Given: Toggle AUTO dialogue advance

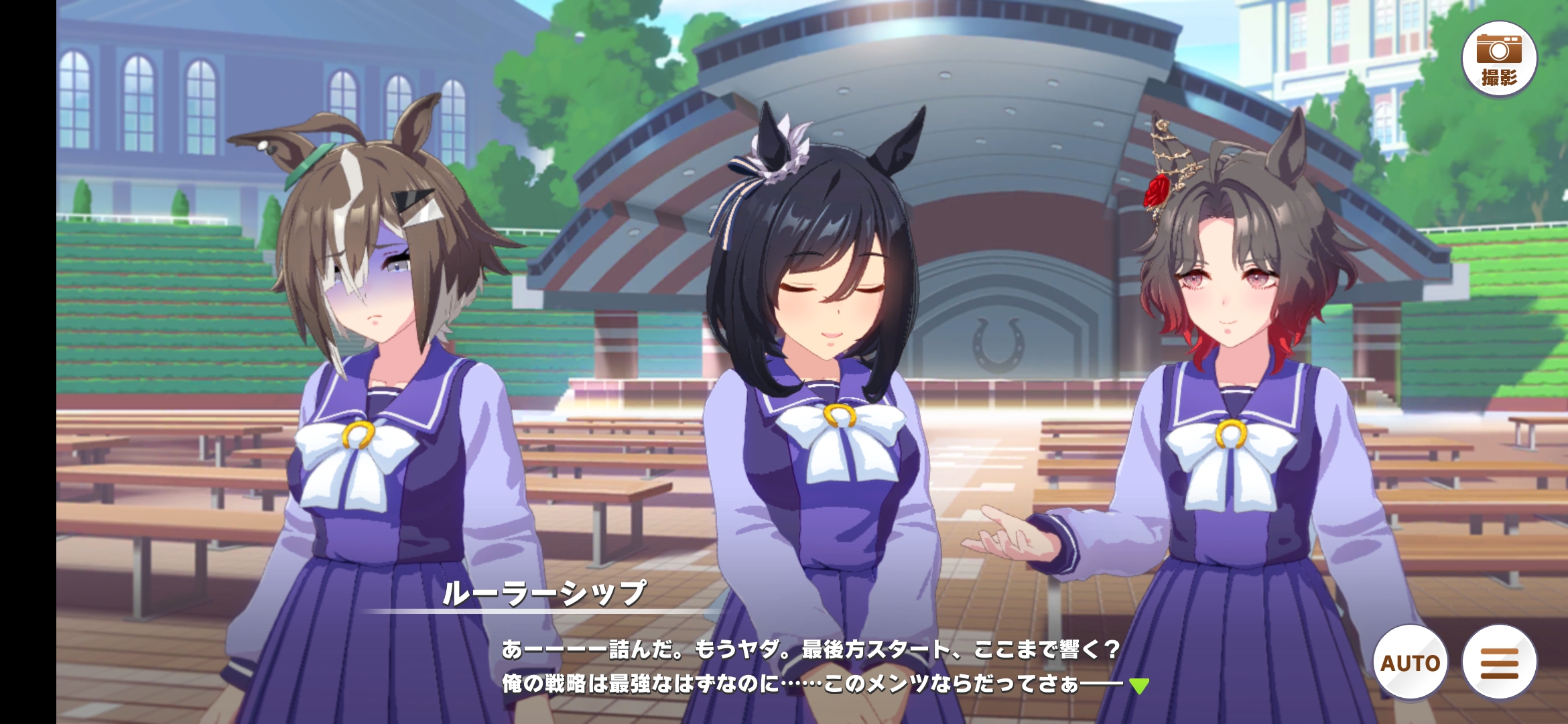Looking at the screenshot, I should click(1410, 662).
